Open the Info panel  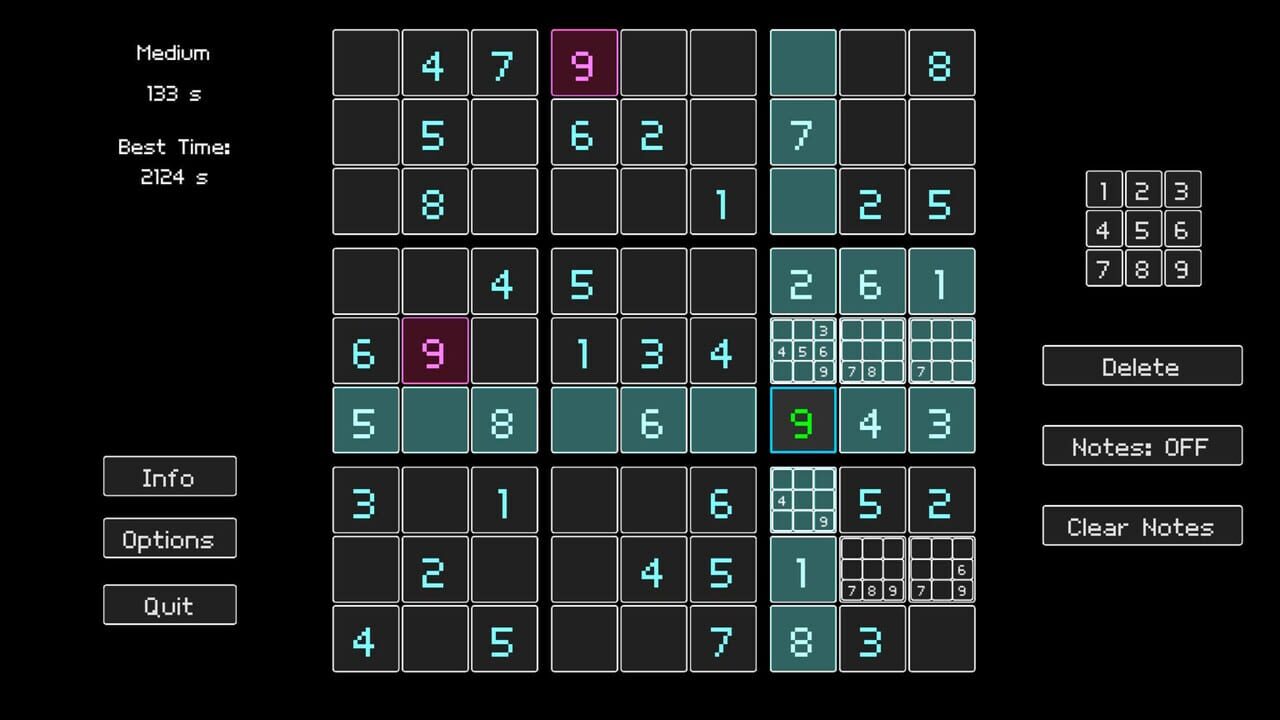(x=169, y=477)
